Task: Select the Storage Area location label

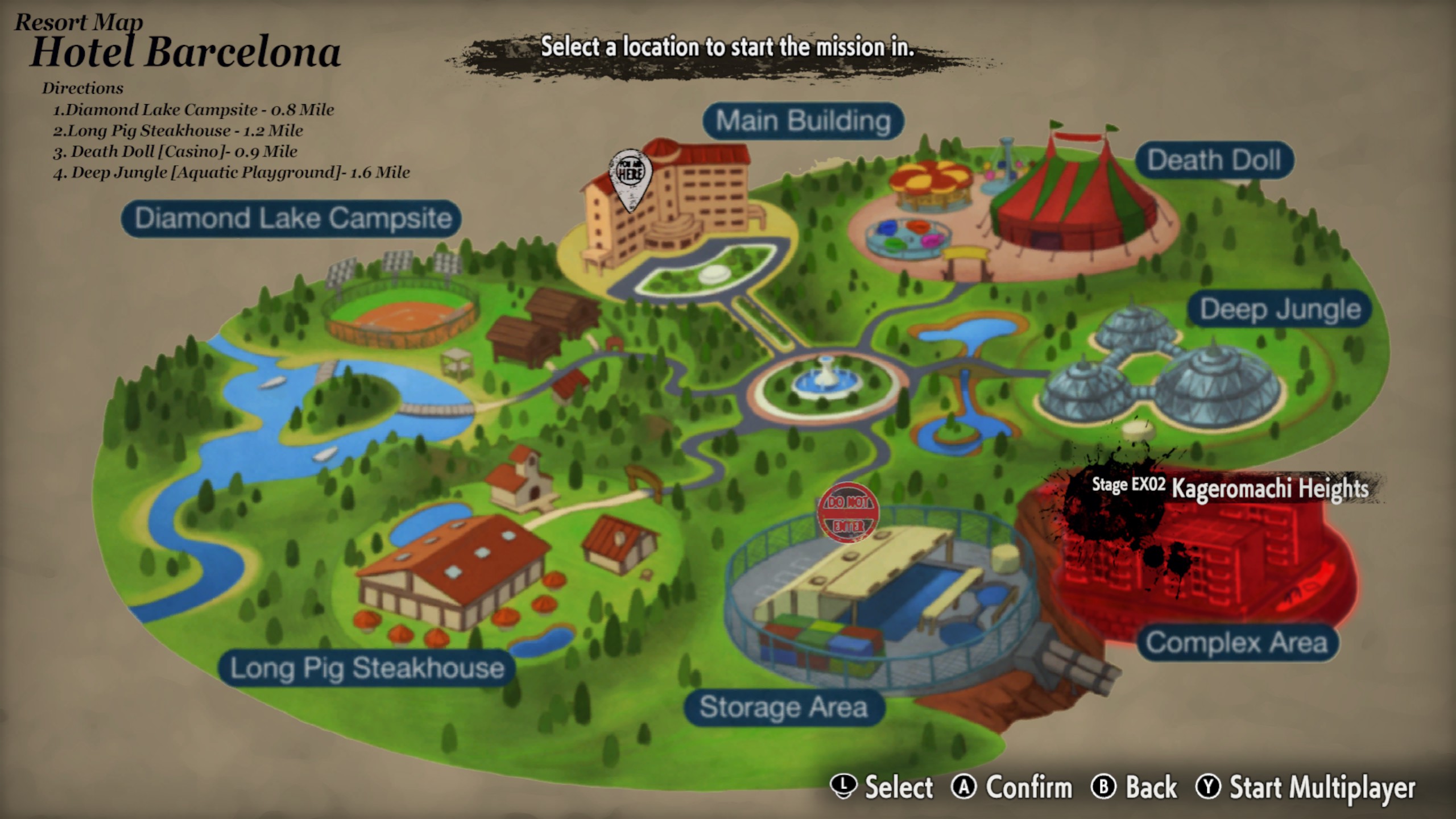Action: tap(784, 708)
